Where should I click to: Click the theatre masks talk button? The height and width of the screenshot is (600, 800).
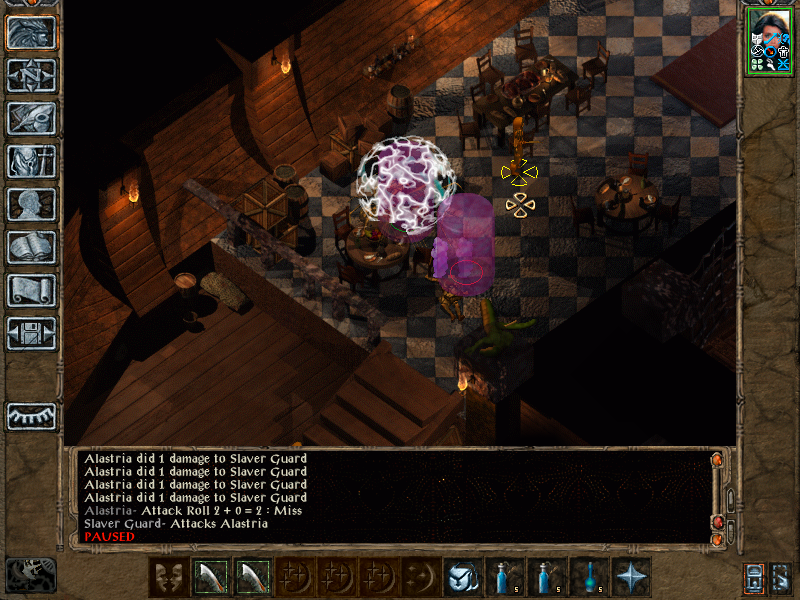pos(168,577)
